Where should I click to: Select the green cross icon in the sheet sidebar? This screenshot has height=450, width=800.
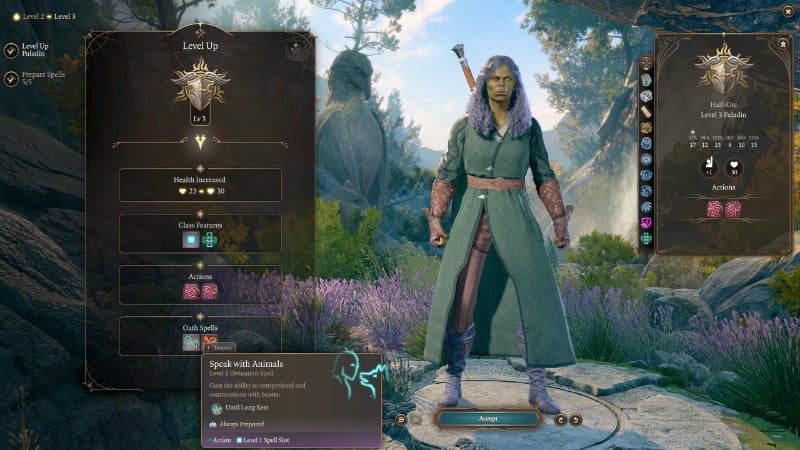coord(646,239)
